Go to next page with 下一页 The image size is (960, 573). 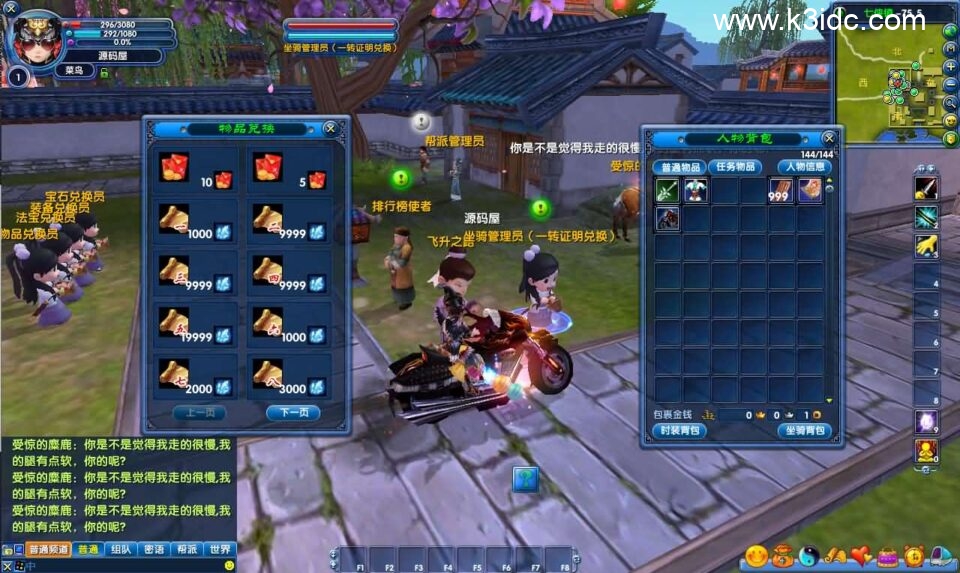293,413
